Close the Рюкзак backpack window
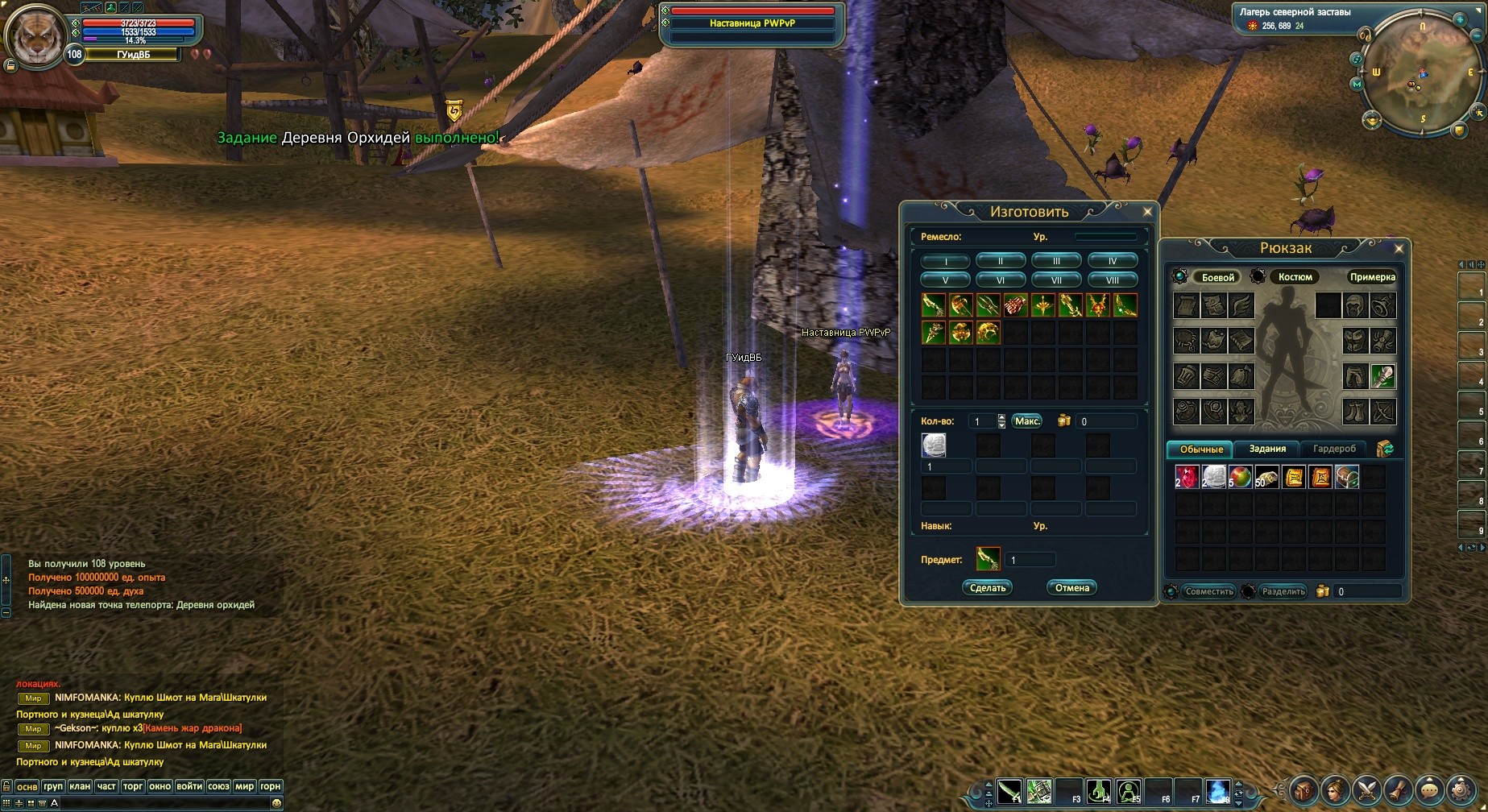1488x812 pixels. 1399,249
